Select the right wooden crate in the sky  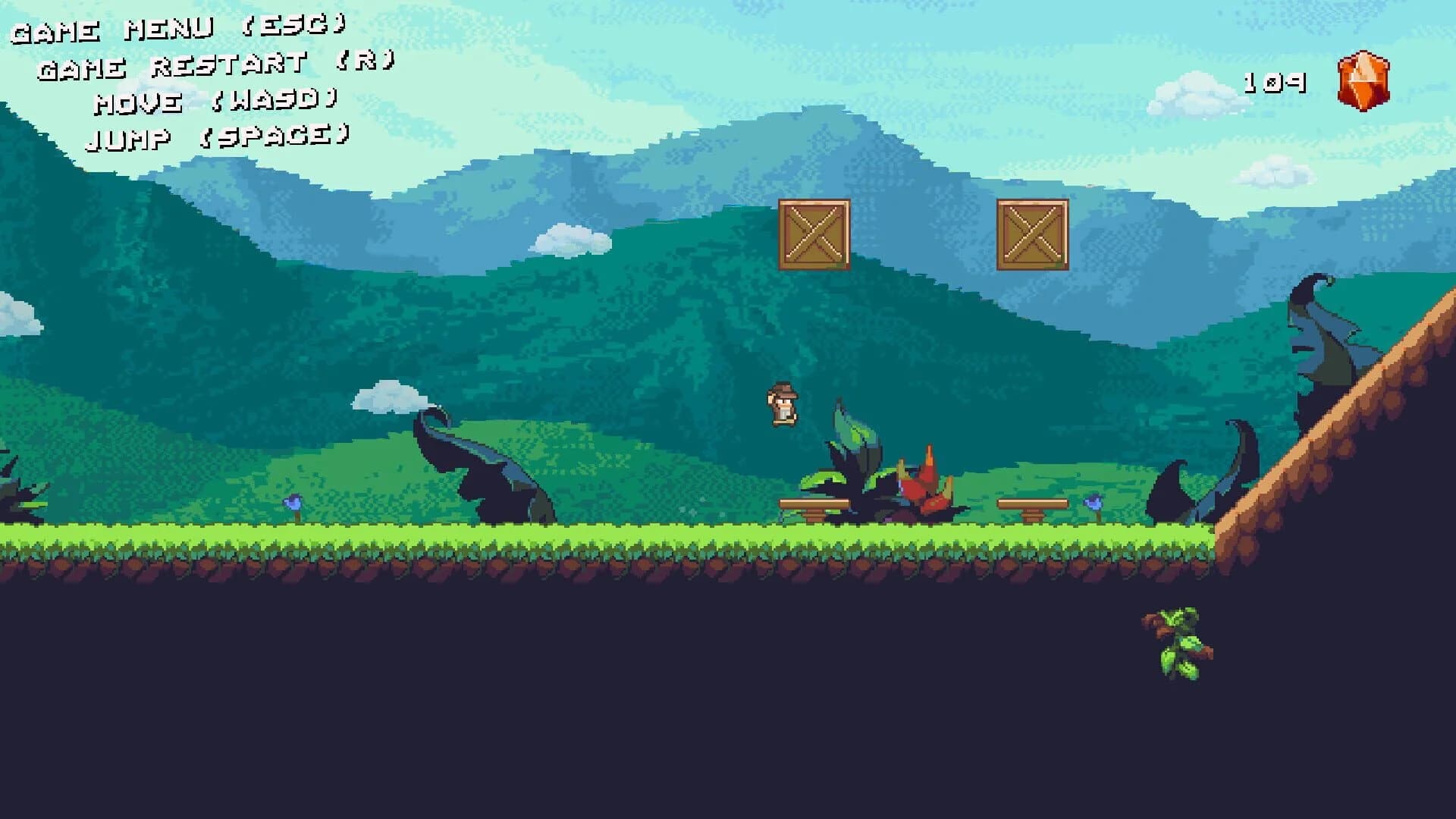1031,234
